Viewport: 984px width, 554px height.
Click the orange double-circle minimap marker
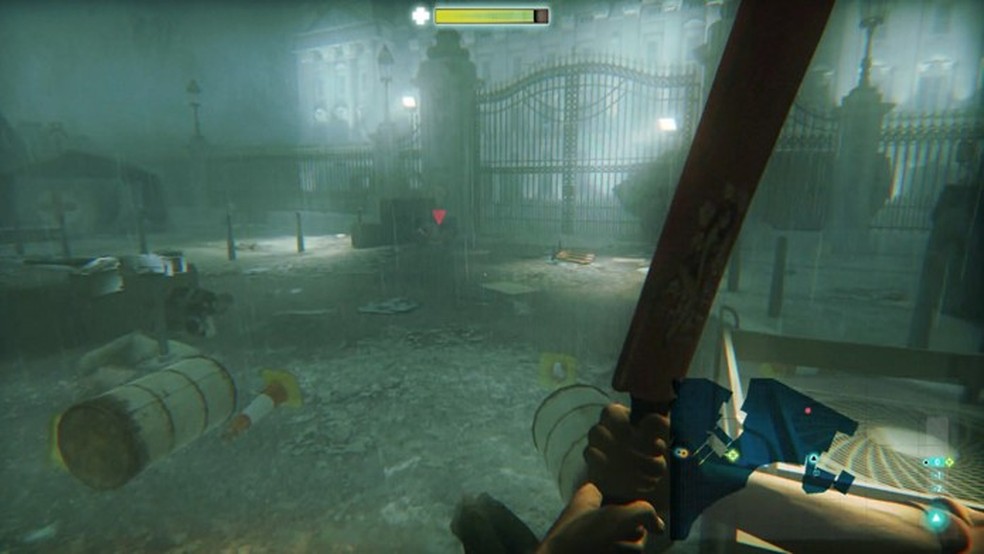tap(683, 453)
